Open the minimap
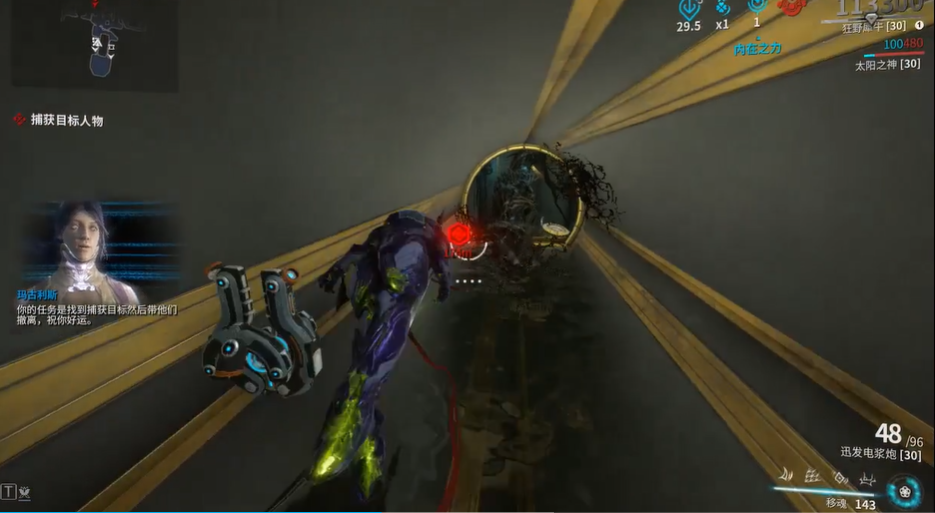935x513 pixels. click(95, 45)
